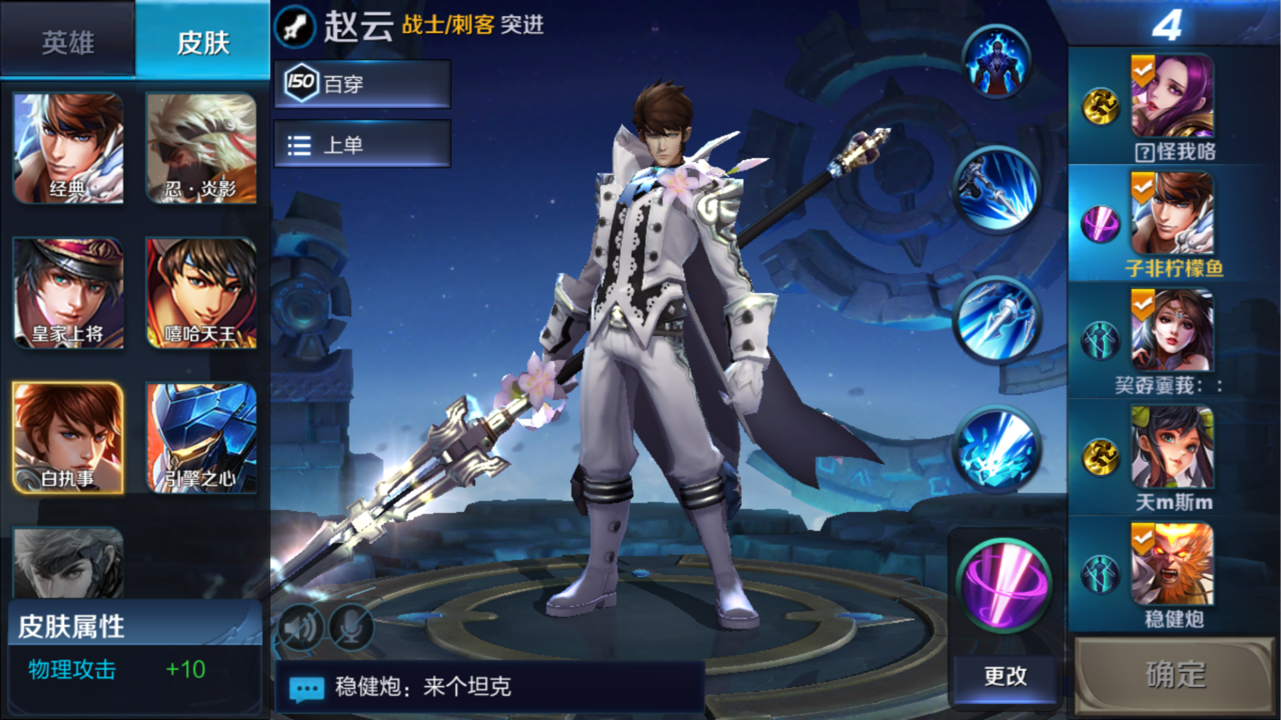Select the 引擎之心 skin thumbnail
The image size is (1281, 720).
tap(202, 437)
